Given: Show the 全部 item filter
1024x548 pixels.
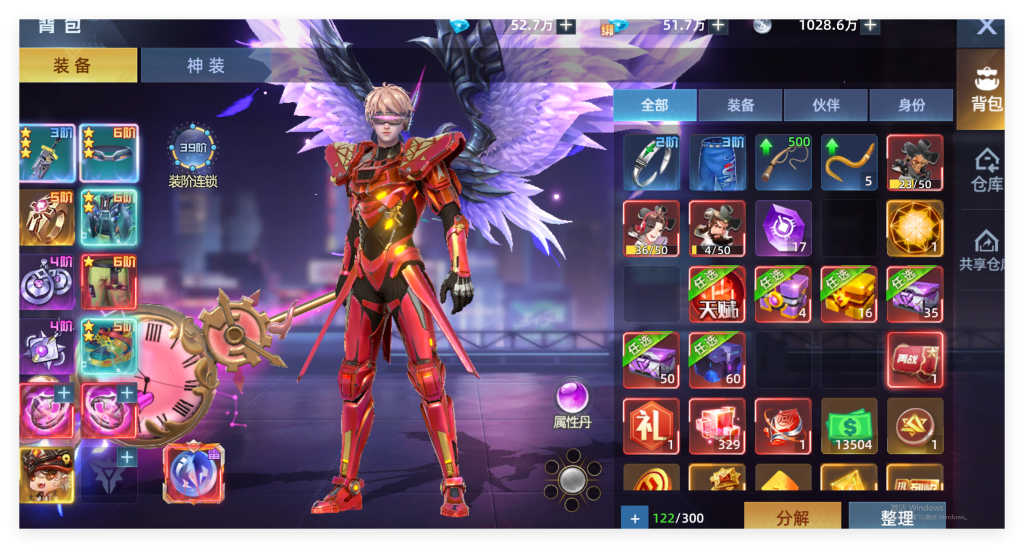Looking at the screenshot, I should 654,105.
